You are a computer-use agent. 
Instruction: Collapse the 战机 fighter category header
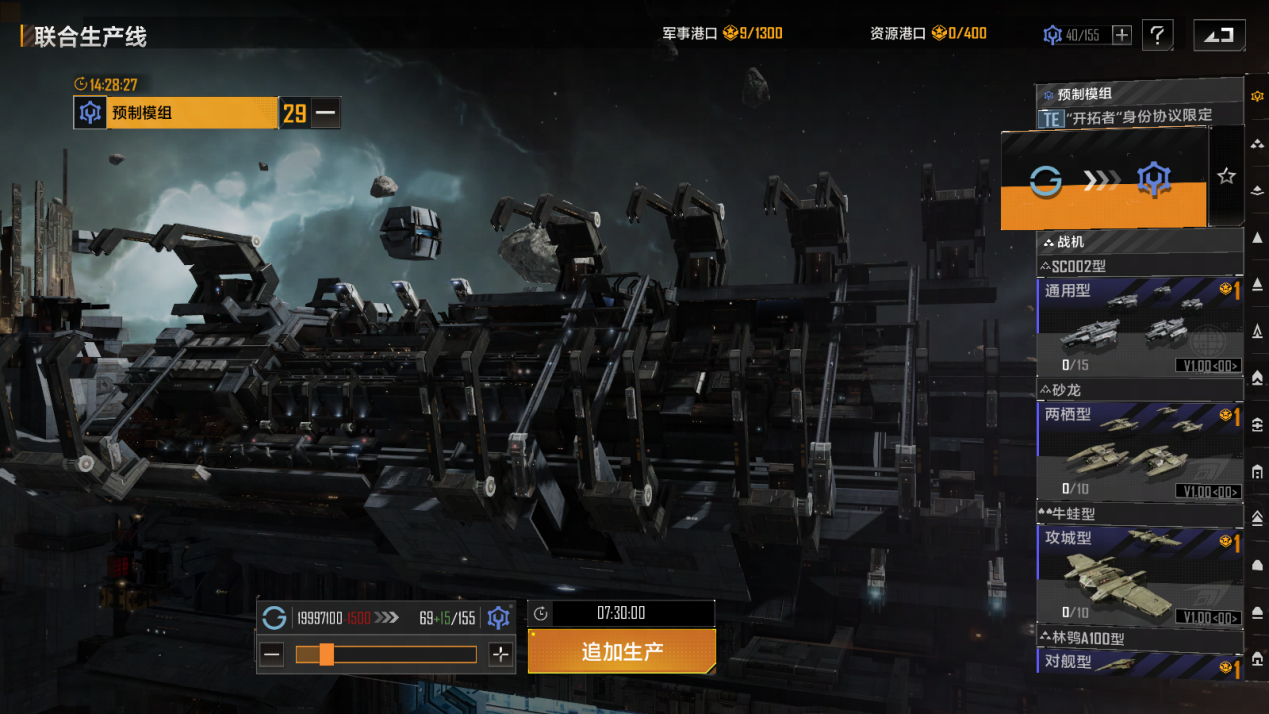click(x=1140, y=241)
